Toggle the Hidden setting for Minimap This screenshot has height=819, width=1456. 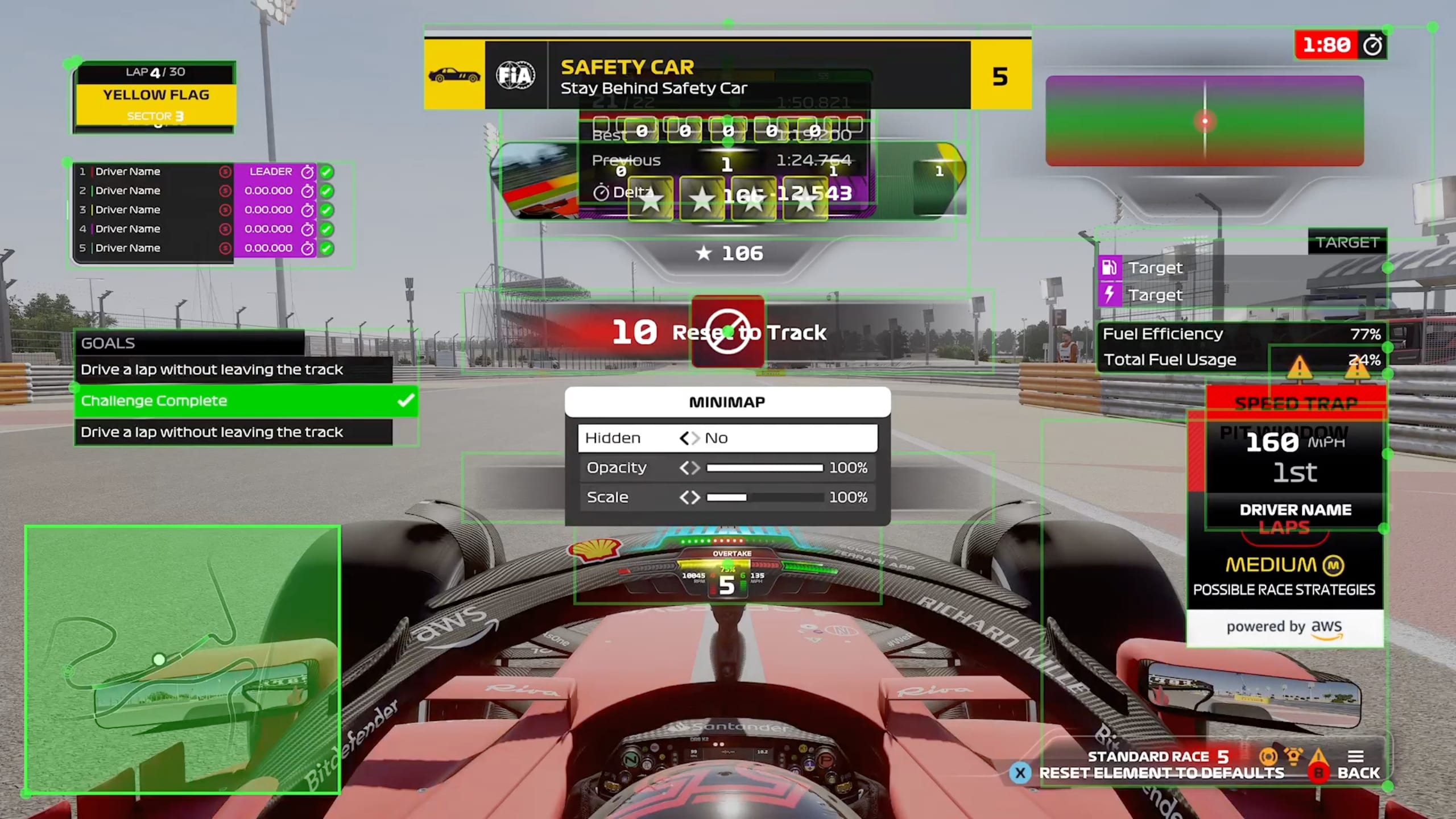(689, 438)
